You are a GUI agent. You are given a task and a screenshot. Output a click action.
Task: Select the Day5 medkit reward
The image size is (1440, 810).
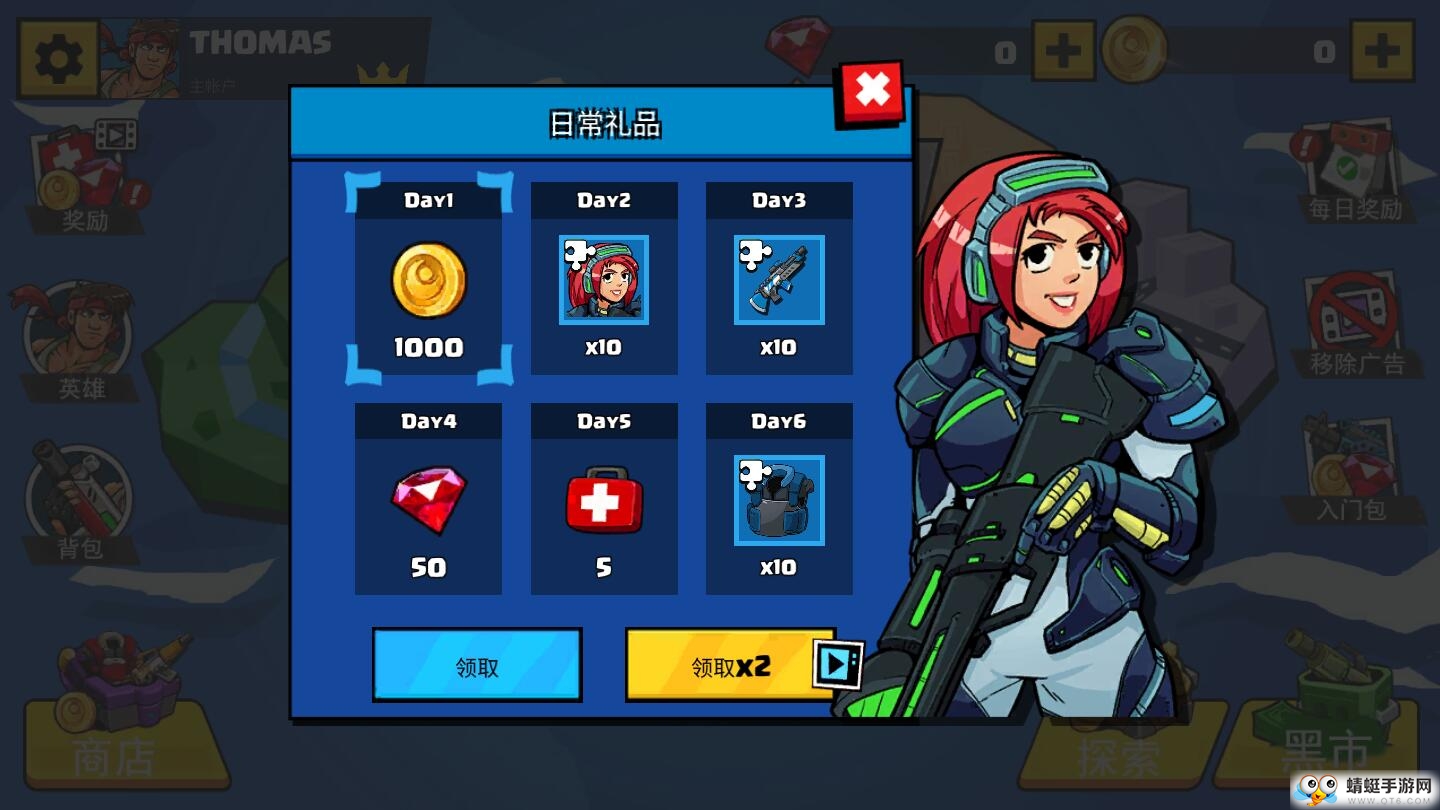point(604,499)
